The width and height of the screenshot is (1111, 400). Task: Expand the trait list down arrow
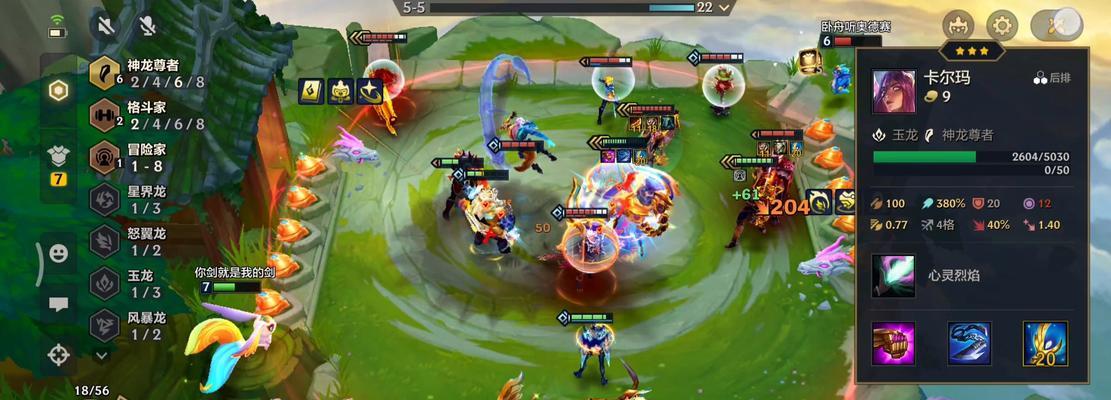coord(101,354)
